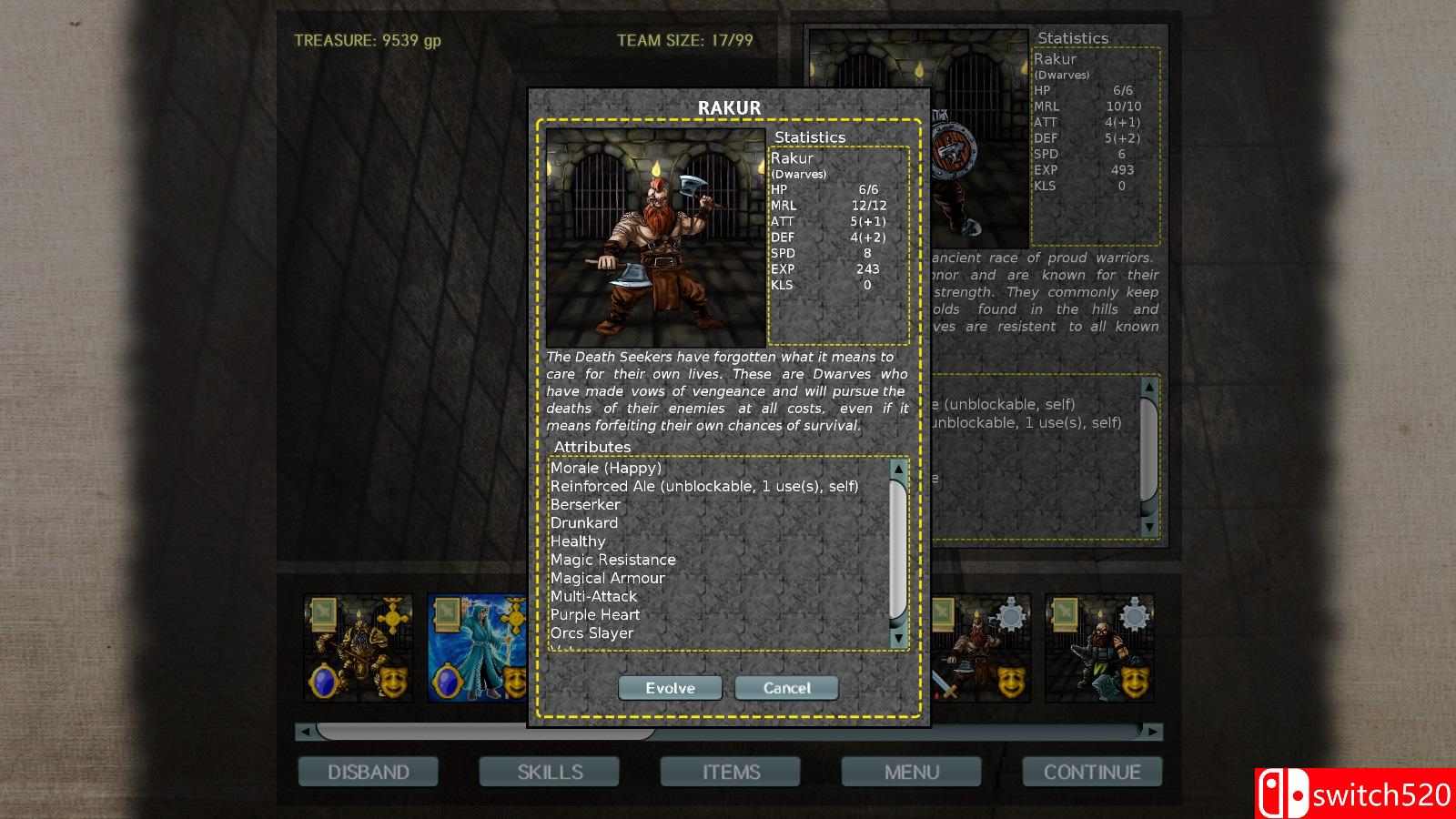1456x819 pixels.
Task: Open the SKILLS screen
Action: [x=550, y=772]
